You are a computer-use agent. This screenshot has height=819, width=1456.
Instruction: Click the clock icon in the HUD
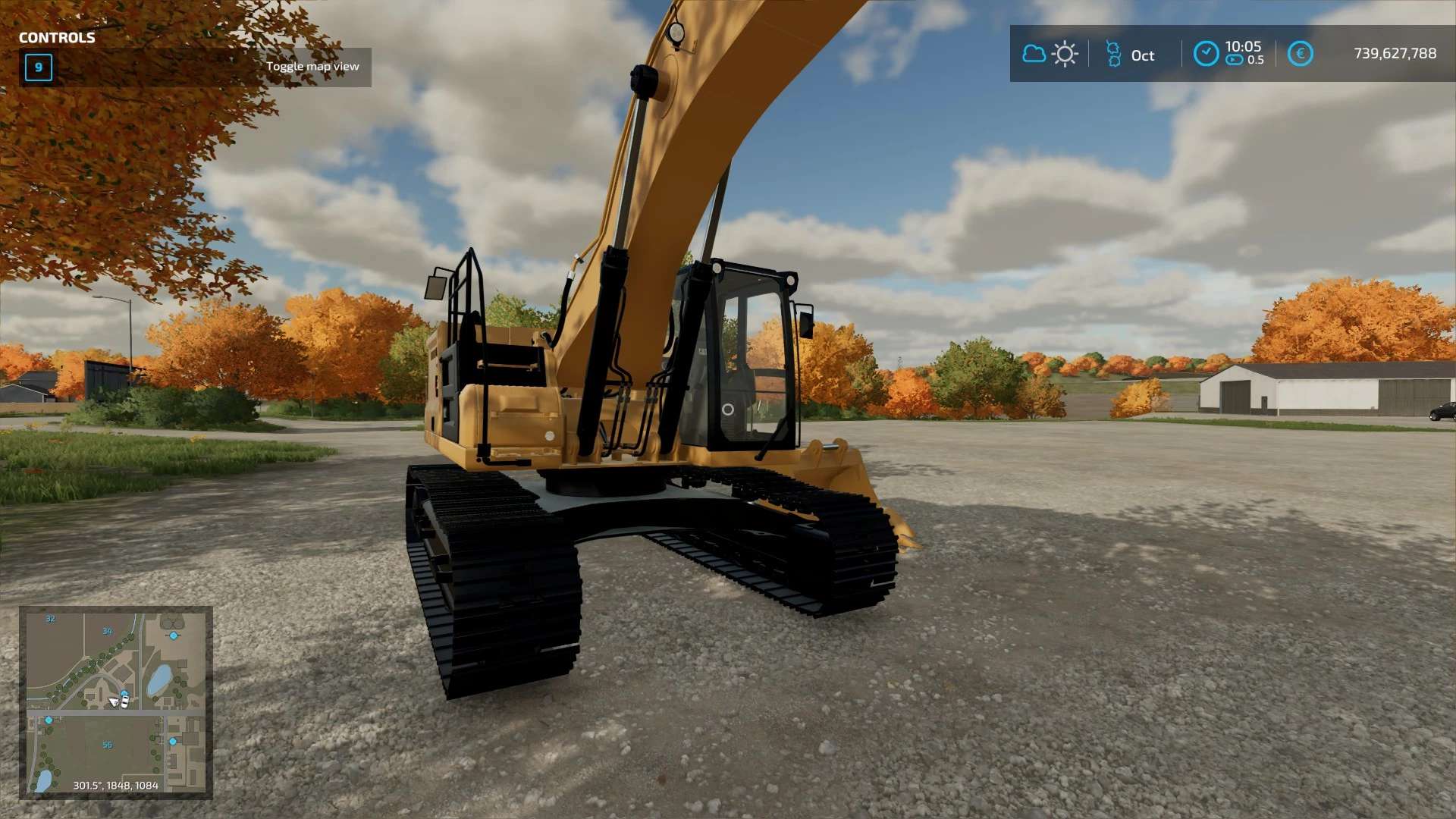tap(1206, 54)
